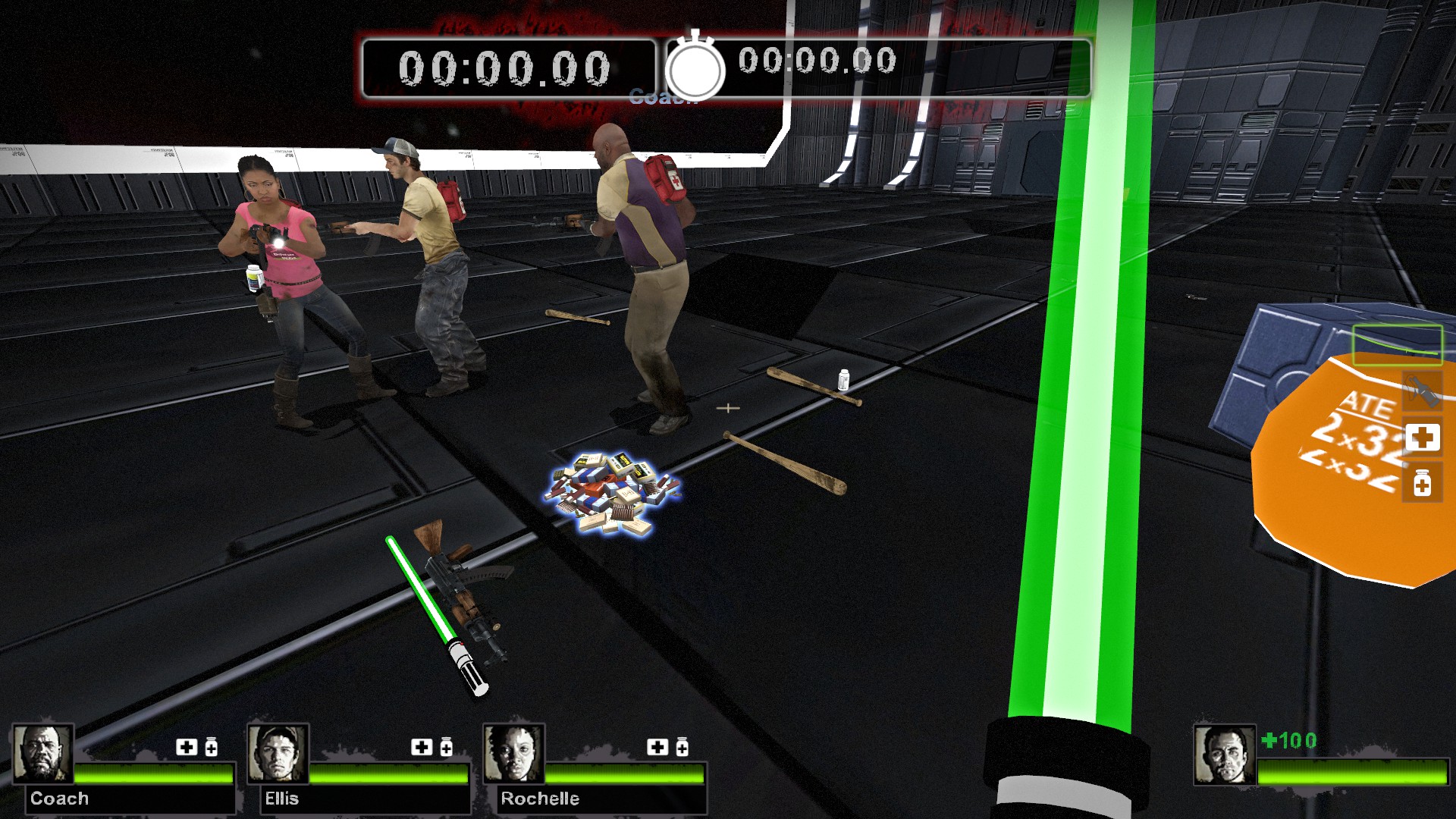Select the pain pills slot

(1422, 484)
